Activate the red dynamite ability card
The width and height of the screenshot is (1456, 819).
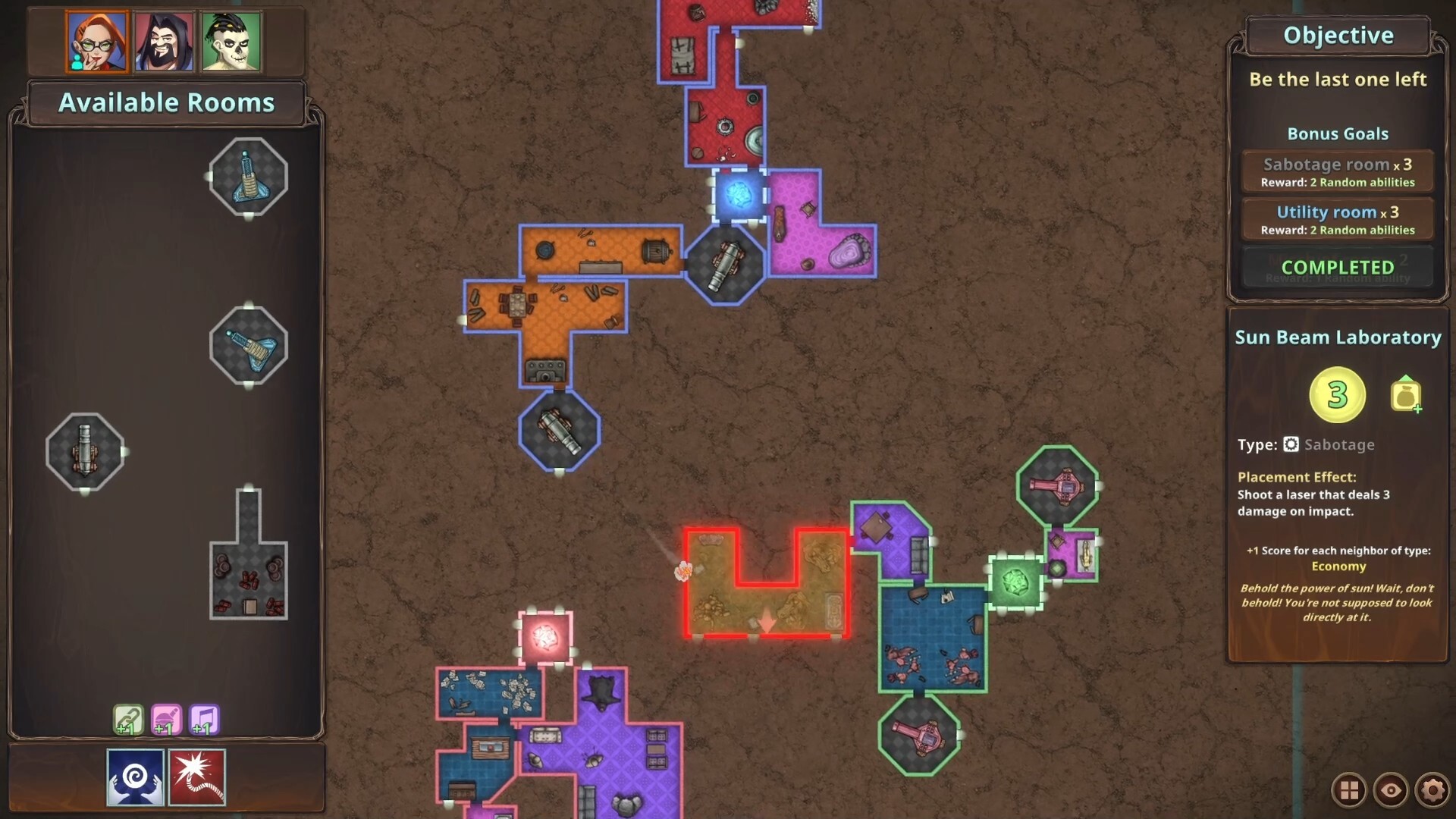[x=199, y=776]
